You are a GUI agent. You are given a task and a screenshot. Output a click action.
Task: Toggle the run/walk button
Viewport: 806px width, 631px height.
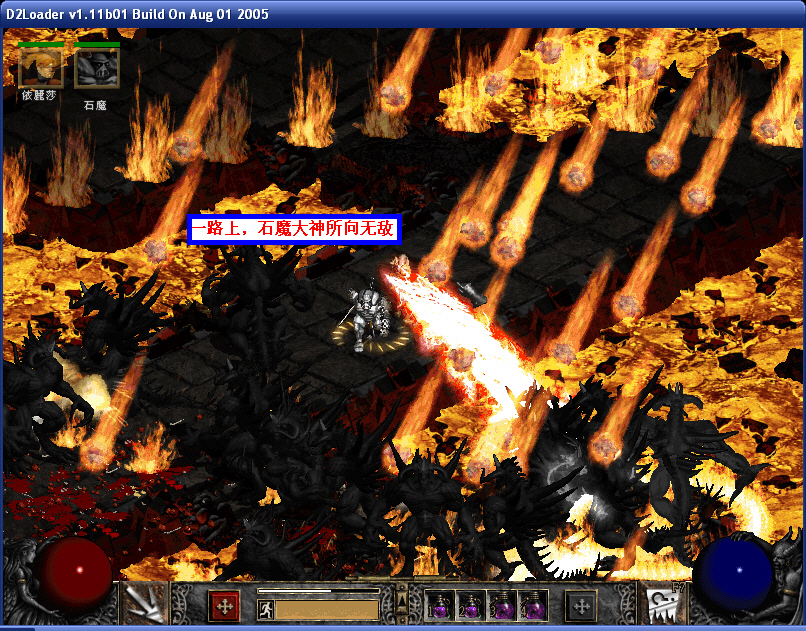point(266,609)
